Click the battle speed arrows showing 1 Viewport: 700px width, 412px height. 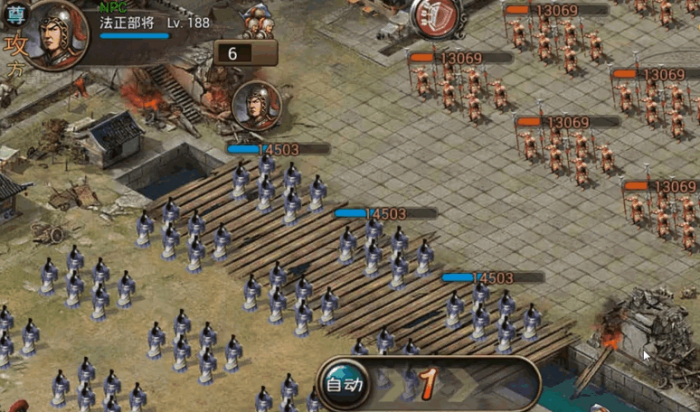pyautogui.click(x=427, y=382)
